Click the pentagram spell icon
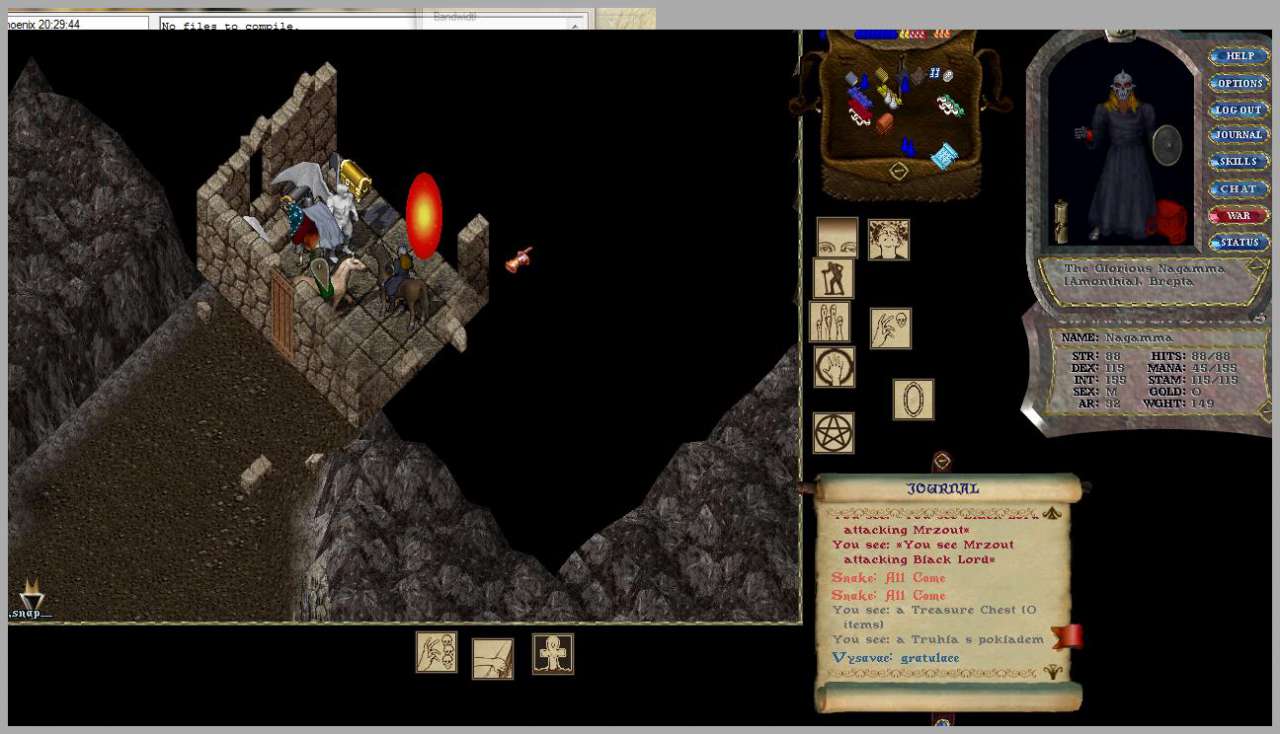 [834, 433]
